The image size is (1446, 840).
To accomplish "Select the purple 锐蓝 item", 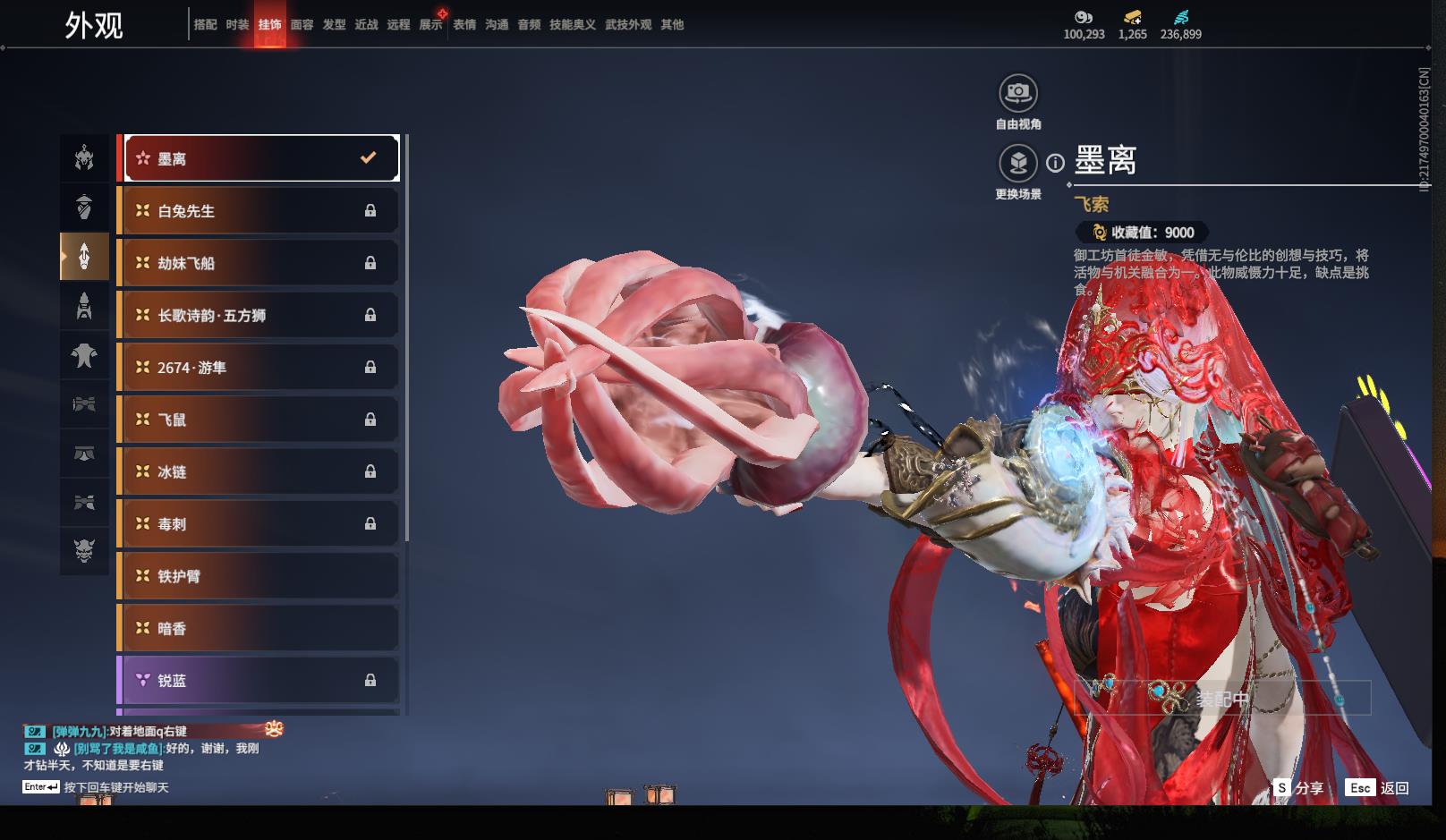I will (259, 681).
